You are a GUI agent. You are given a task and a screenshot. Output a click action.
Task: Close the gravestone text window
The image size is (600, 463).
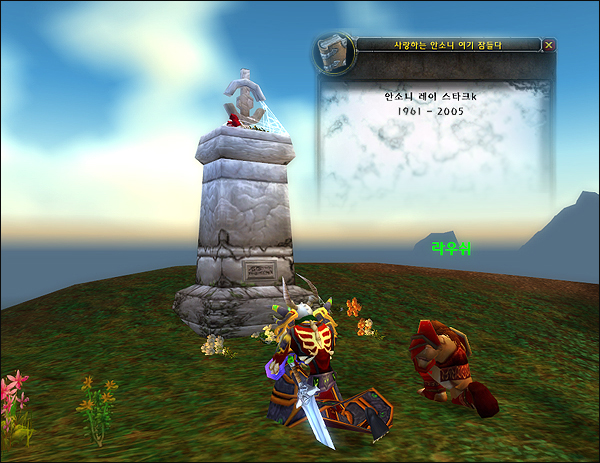[548, 45]
